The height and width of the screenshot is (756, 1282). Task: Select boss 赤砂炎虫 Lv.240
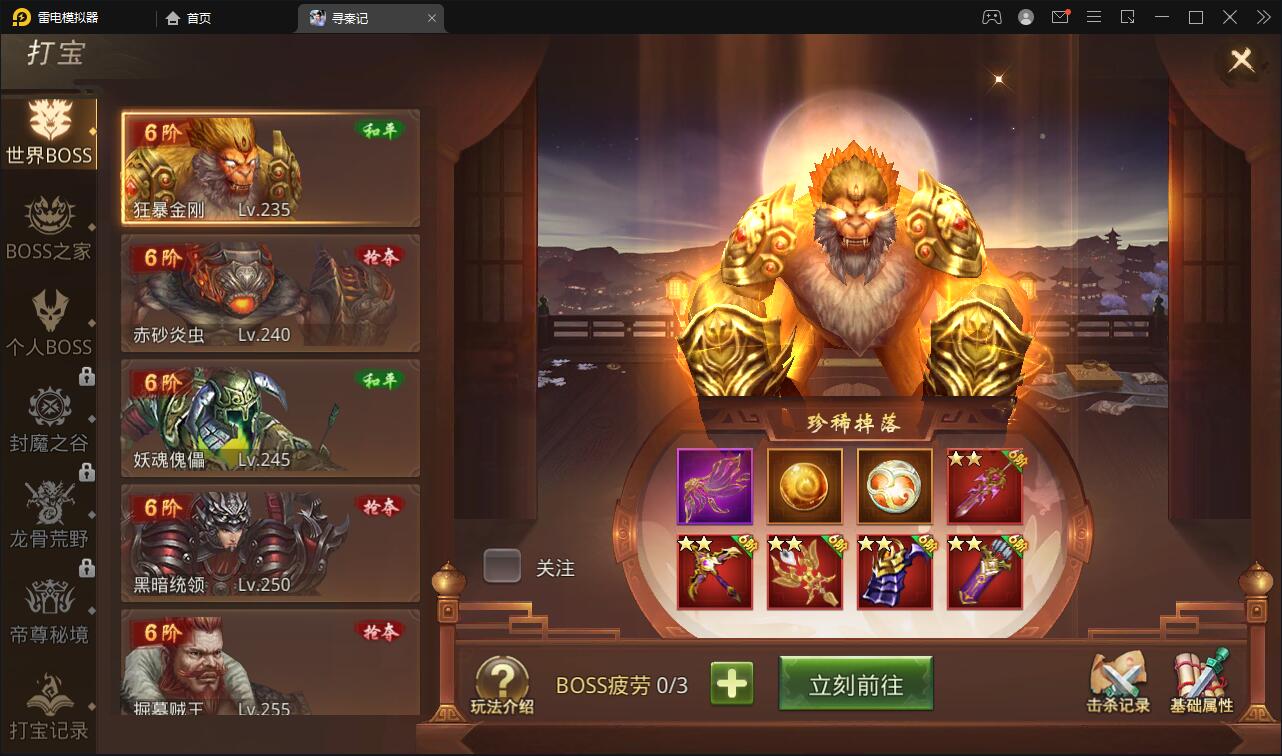coord(270,292)
